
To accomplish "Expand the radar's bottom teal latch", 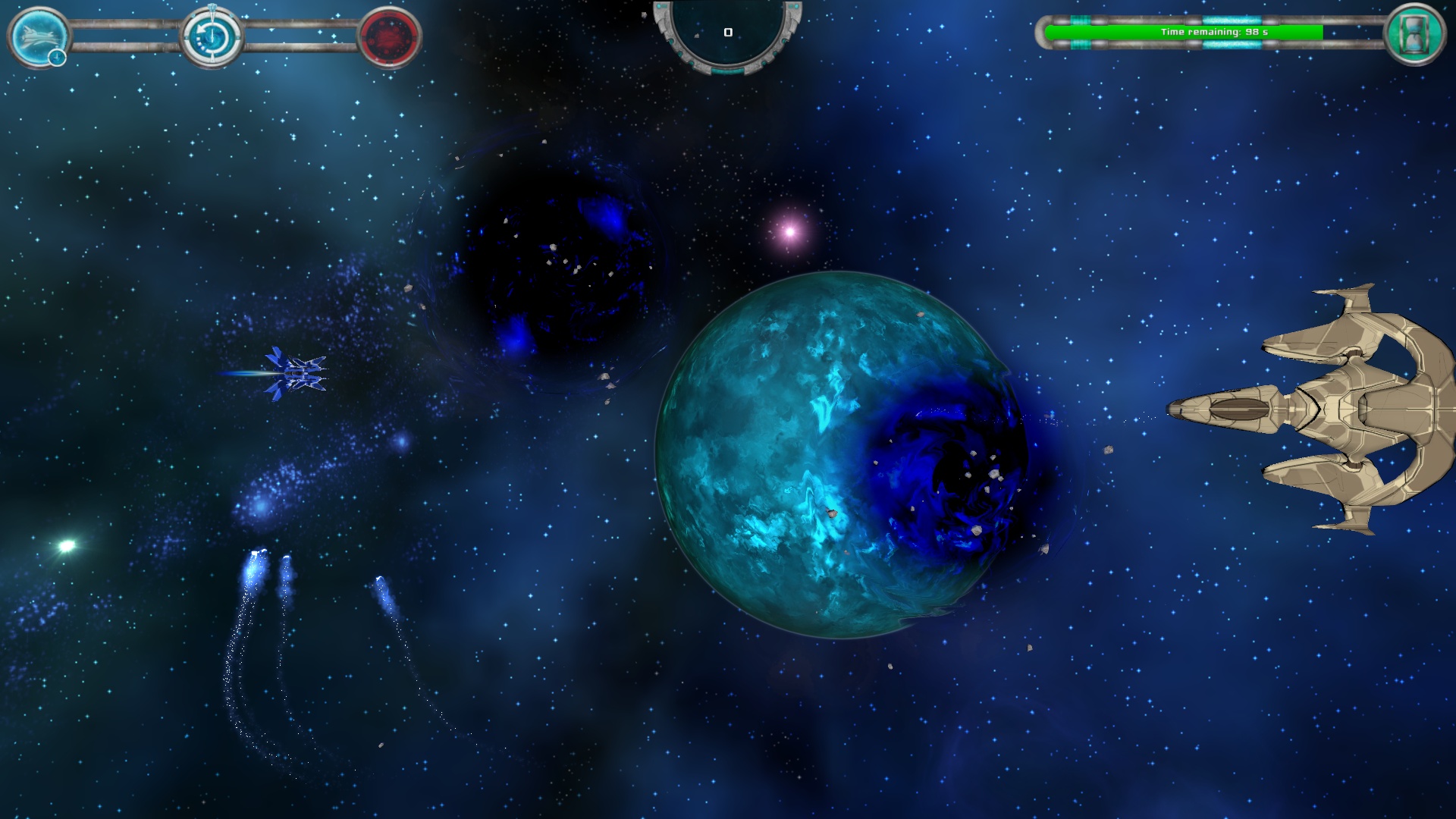I will tap(728, 71).
